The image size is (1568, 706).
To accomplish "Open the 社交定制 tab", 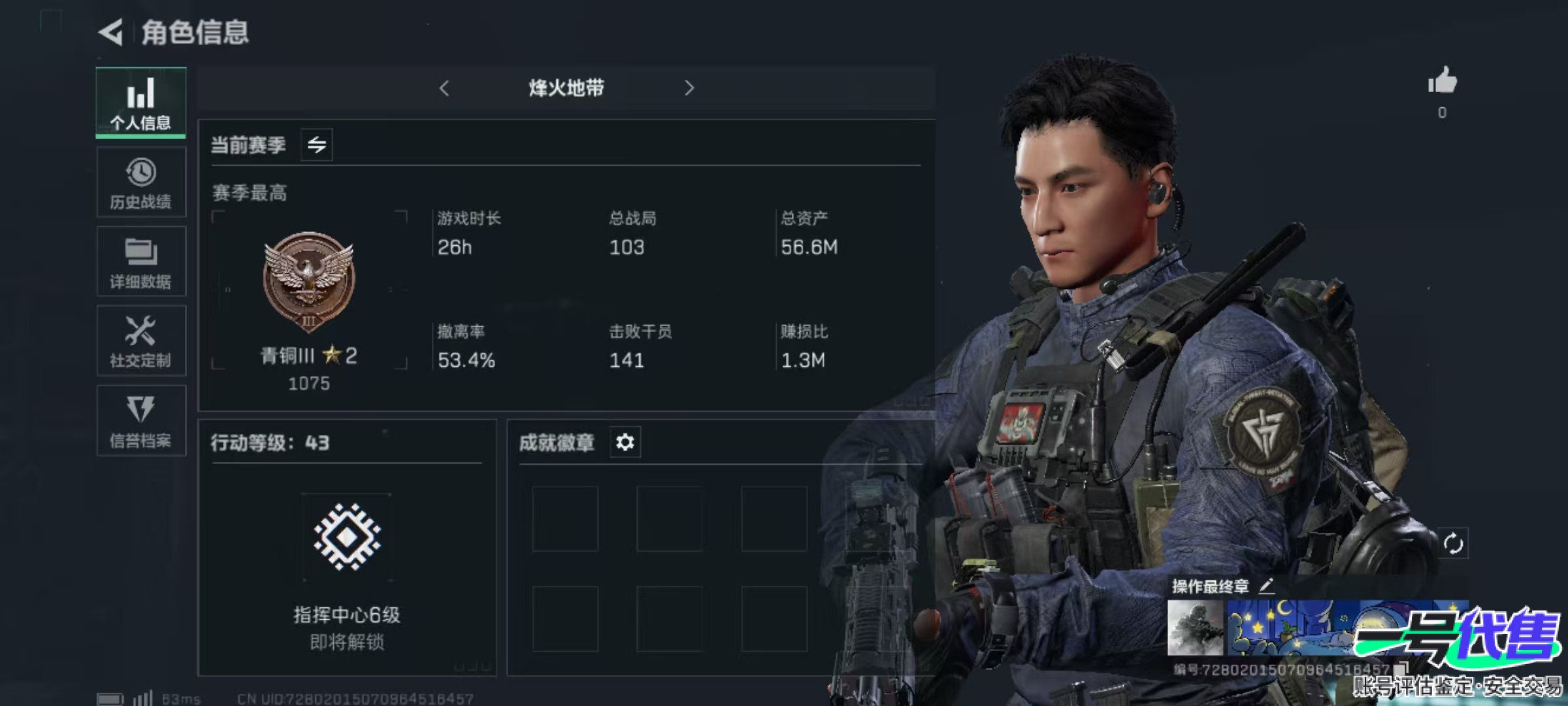I will [x=141, y=341].
